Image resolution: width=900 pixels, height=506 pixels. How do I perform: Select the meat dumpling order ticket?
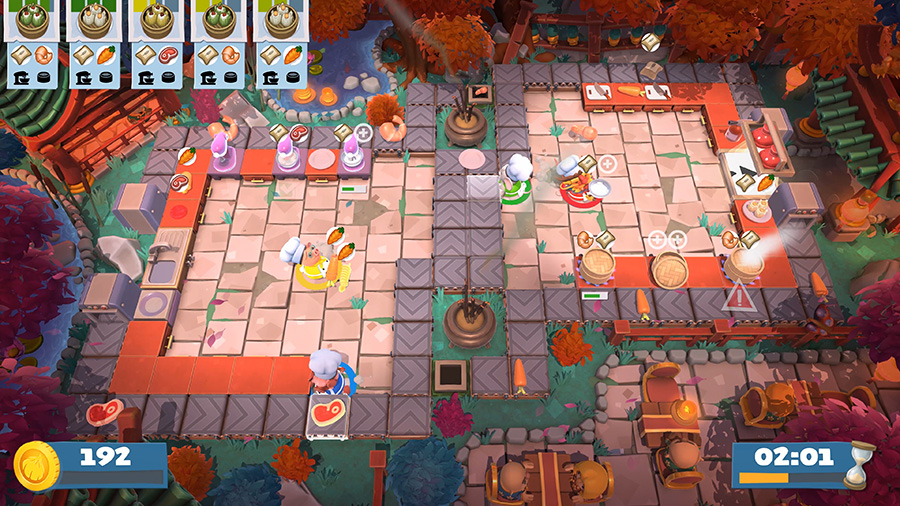[157, 43]
